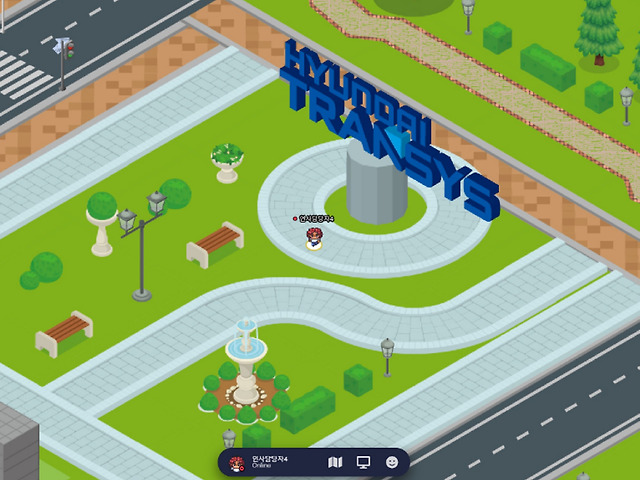The height and width of the screenshot is (480, 640).
Task: Click the monitor screen icon
Action: pos(363,463)
